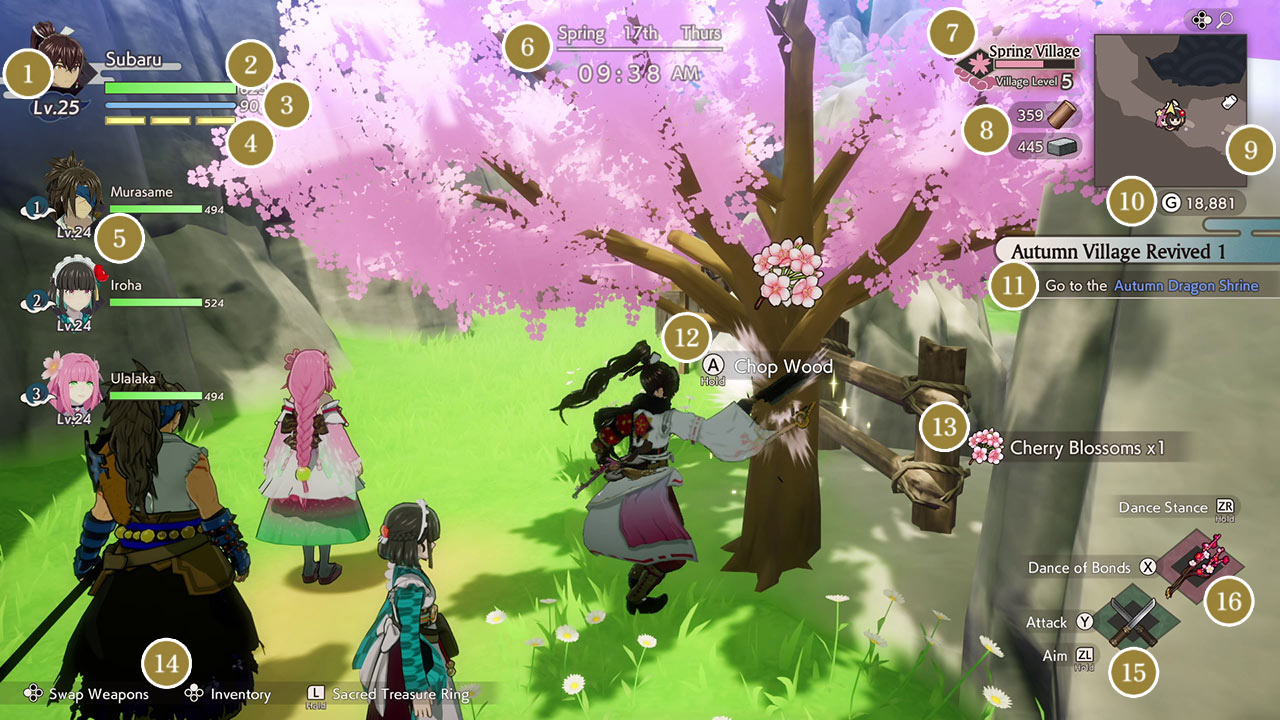Viewport: 1280px width, 720px height.
Task: Click the Autumn Dragon Shrine objective link
Action: tap(1186, 286)
